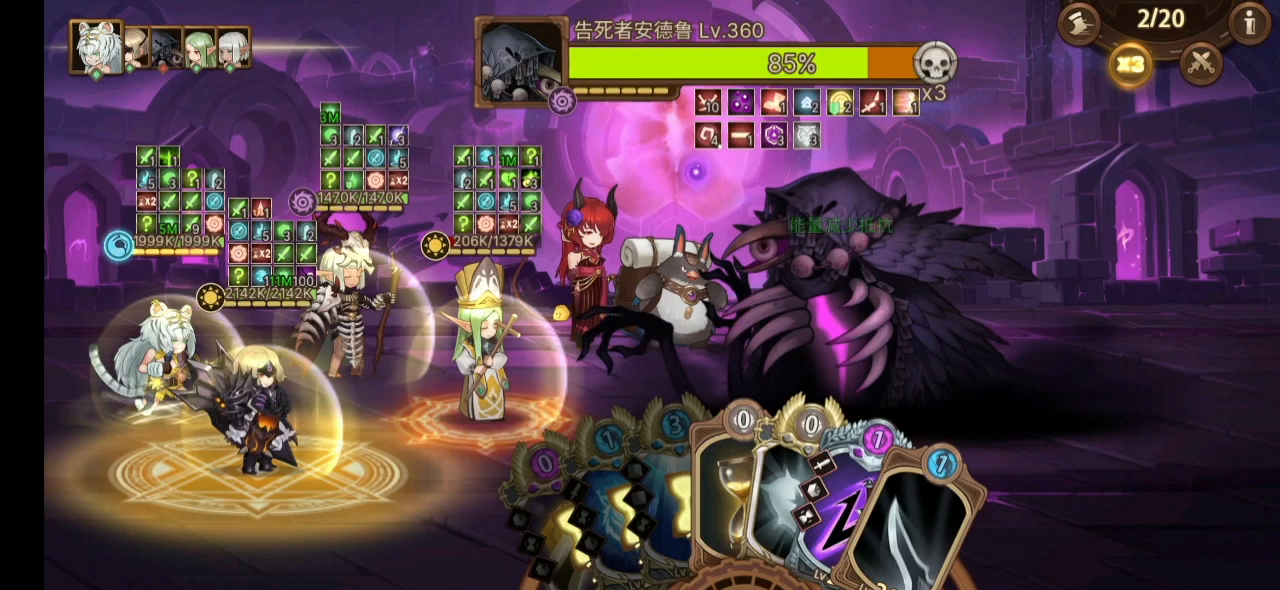Inspect the boss skull icon beside health bar
This screenshot has width=1280, height=590.
pos(935,63)
